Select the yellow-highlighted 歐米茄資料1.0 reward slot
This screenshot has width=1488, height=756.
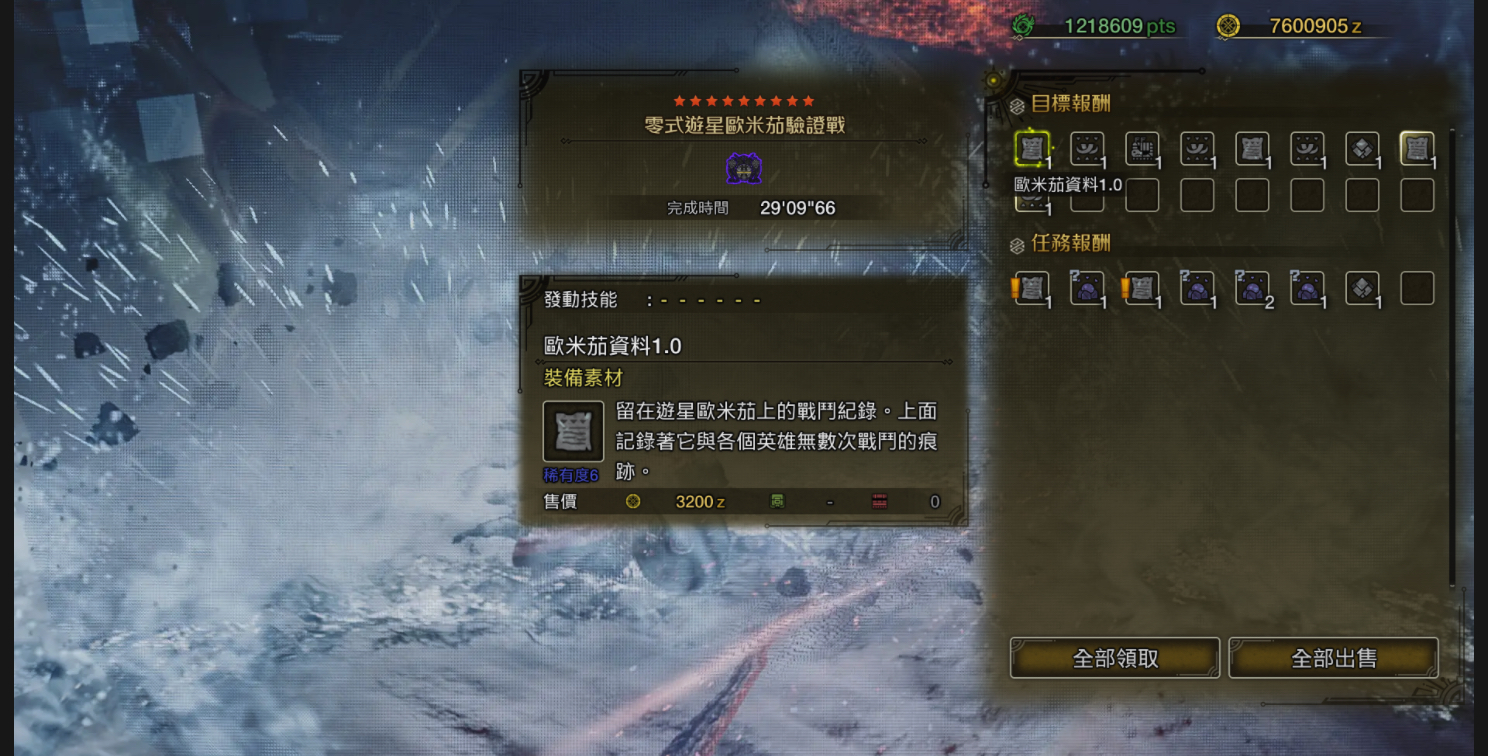click(1032, 149)
